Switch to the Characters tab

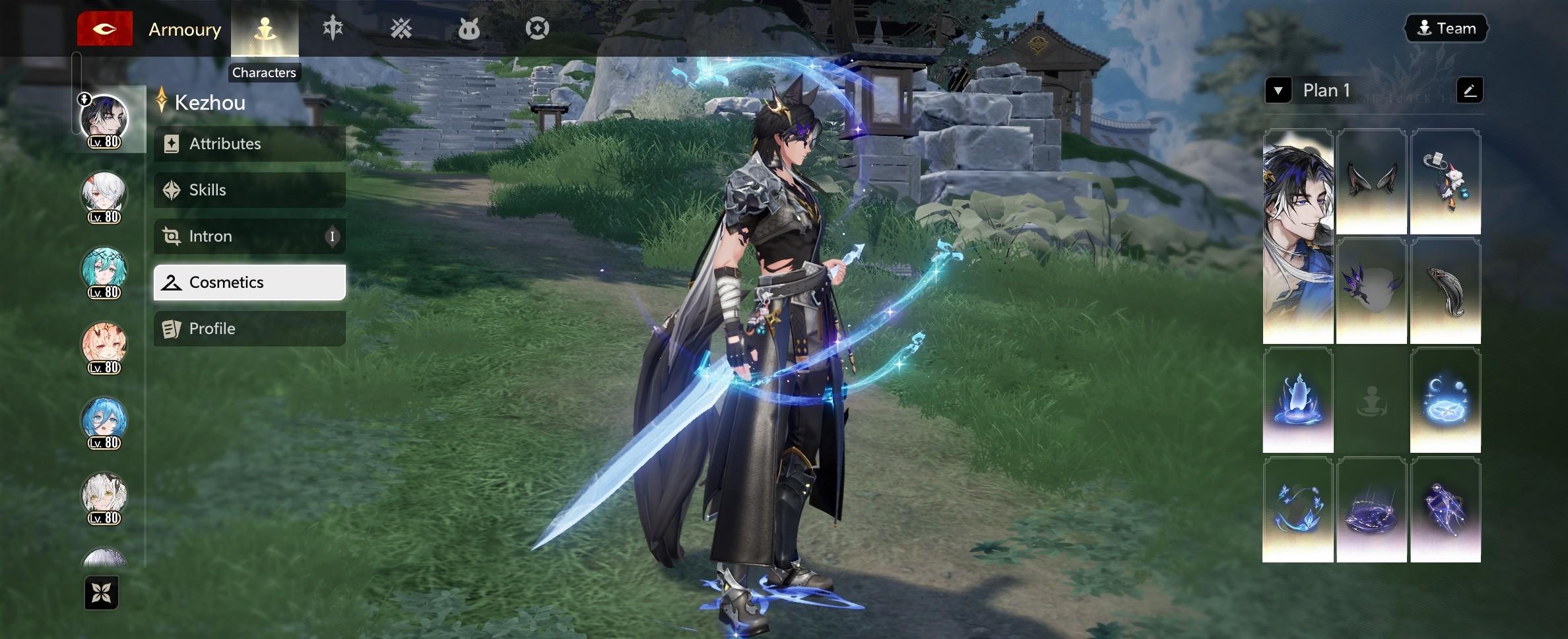pos(265,29)
